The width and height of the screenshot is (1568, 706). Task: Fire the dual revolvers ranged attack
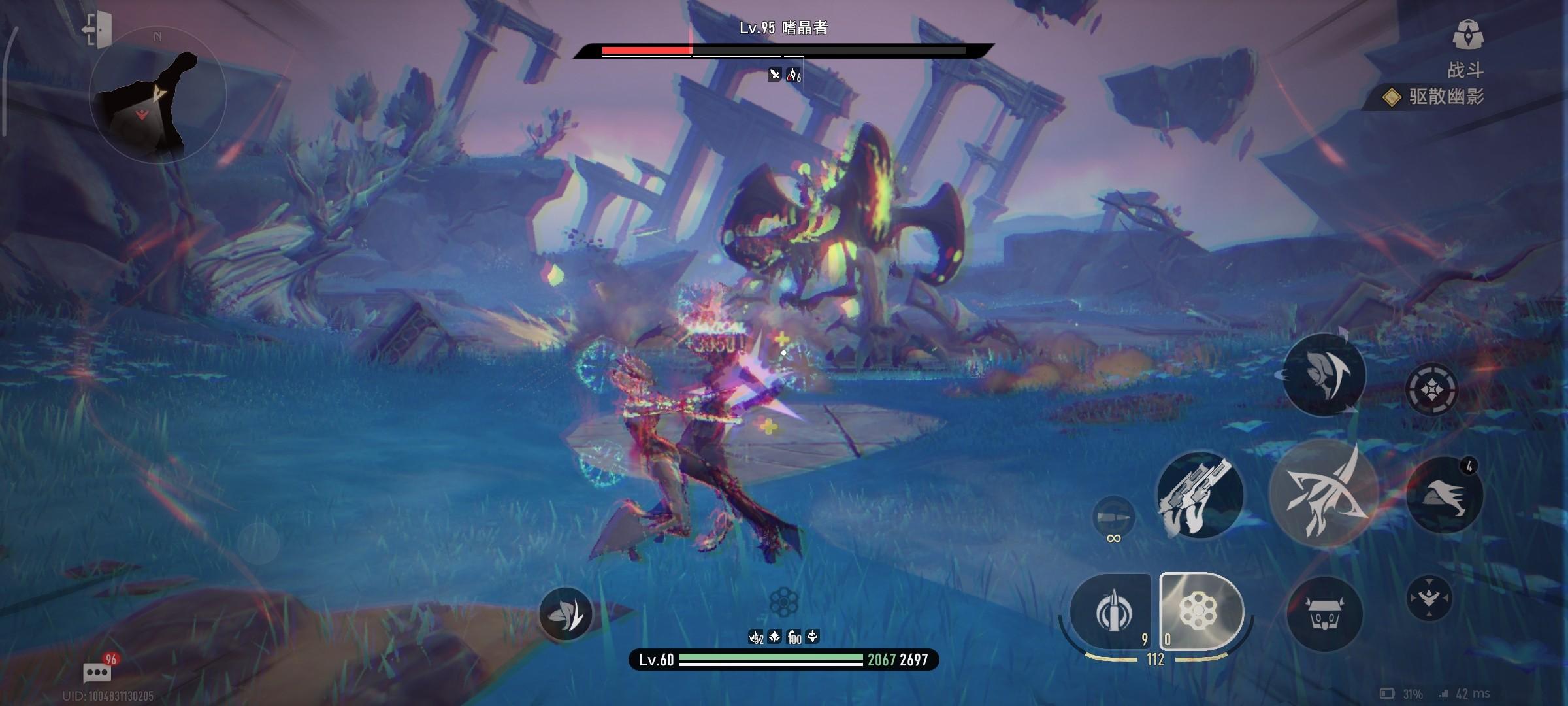coord(1200,496)
